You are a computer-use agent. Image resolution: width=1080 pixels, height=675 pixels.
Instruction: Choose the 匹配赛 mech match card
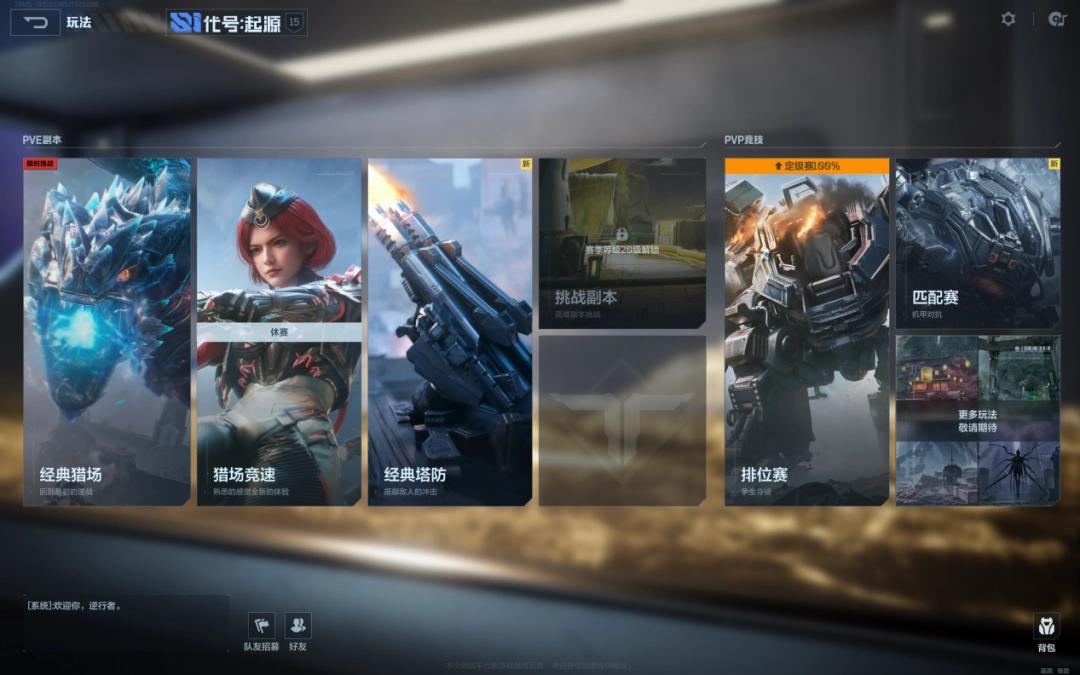pos(977,243)
